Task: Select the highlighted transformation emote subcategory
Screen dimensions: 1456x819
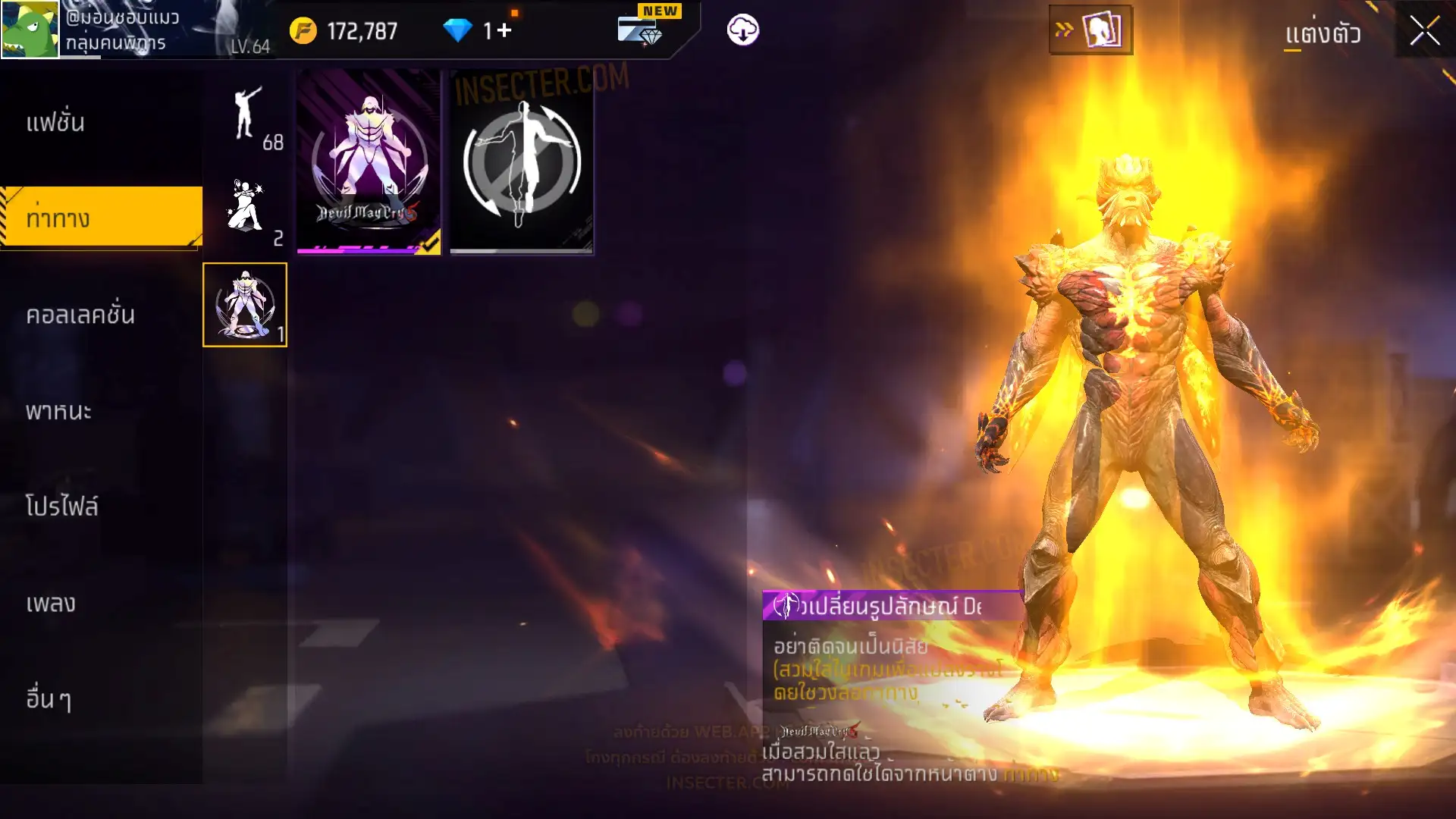Action: coord(245,305)
